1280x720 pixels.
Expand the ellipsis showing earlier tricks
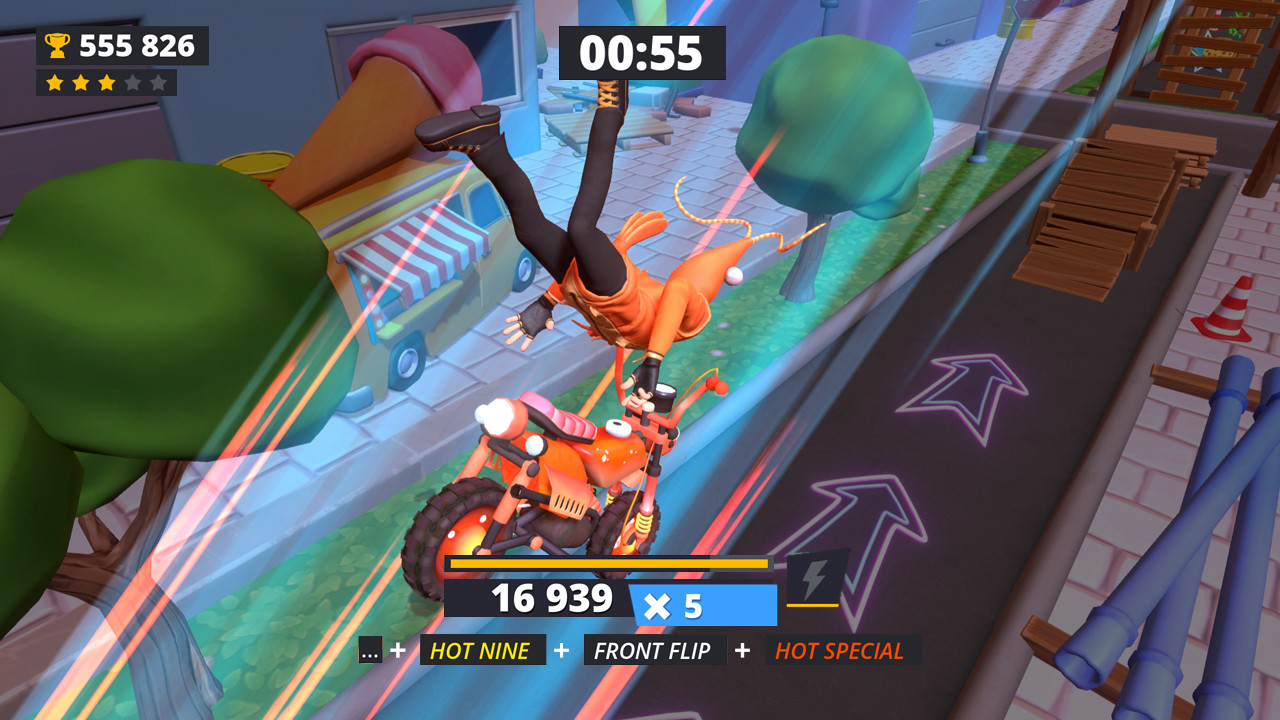pyautogui.click(x=369, y=650)
